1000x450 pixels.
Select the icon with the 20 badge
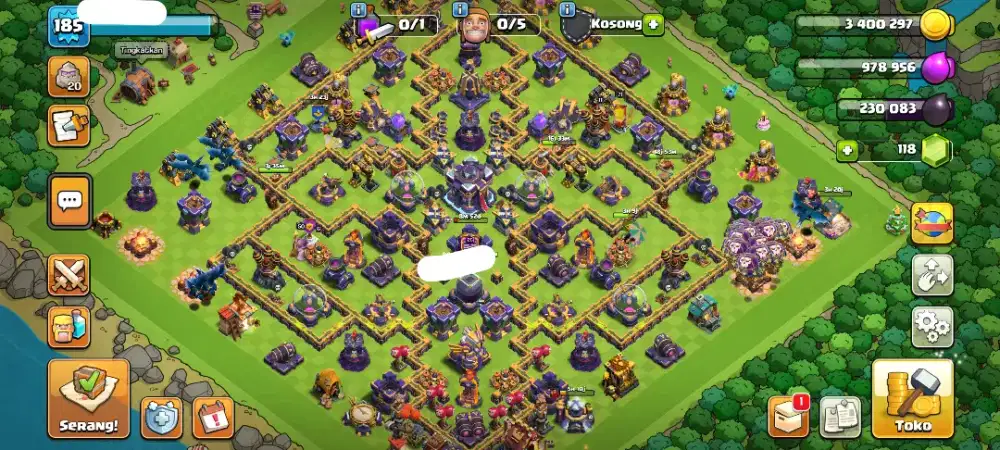[69, 76]
